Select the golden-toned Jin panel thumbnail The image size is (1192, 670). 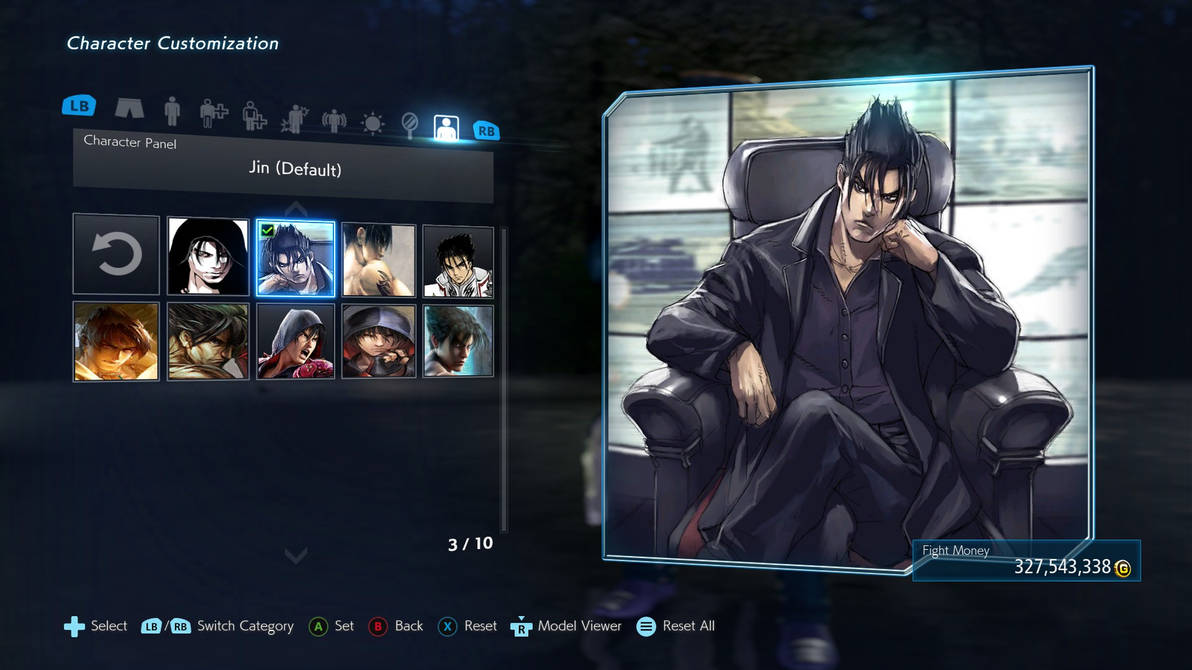[x=116, y=341]
